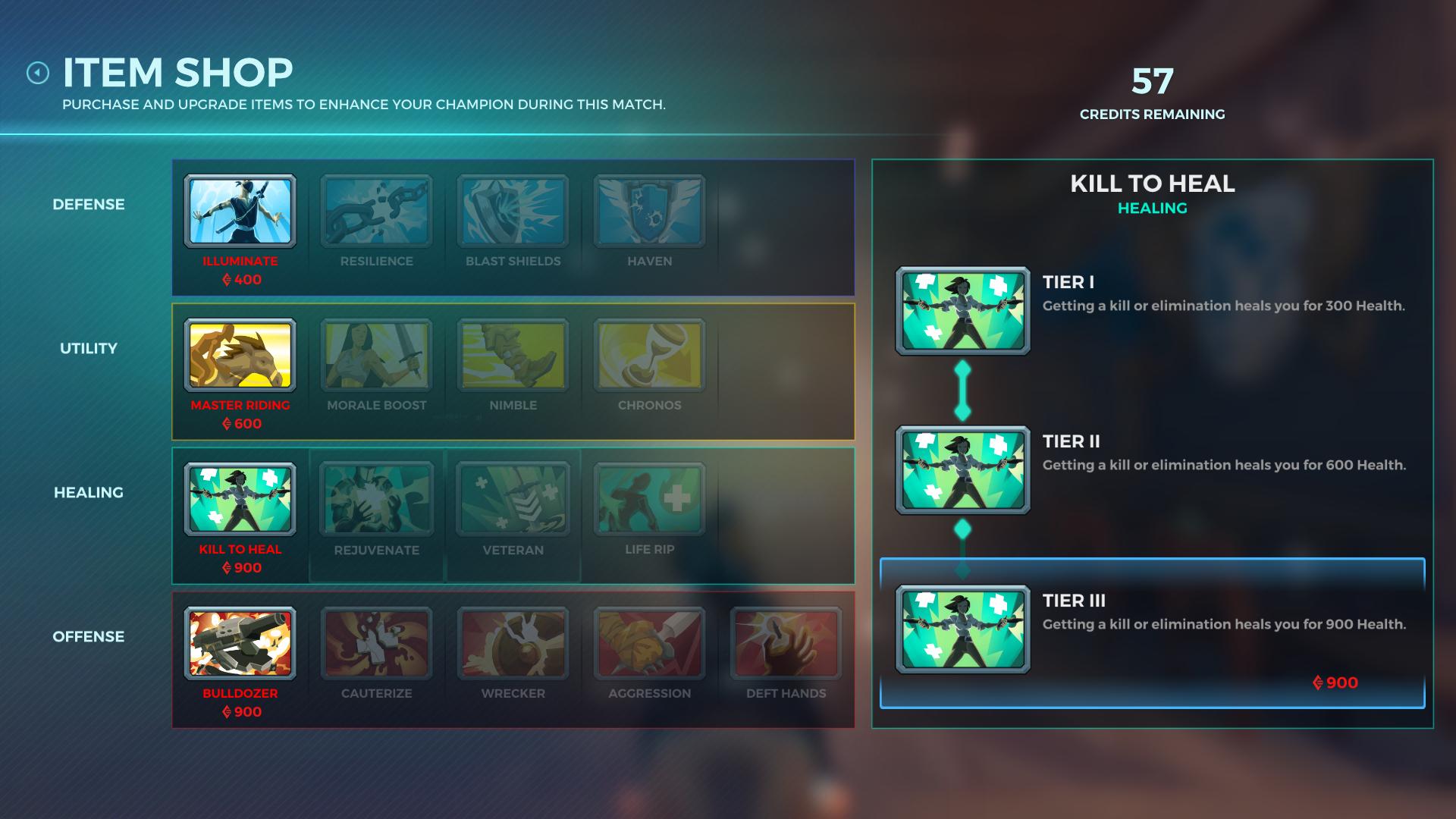Pick the Deft Hands item
Screen dimensions: 1456x819
786,644
